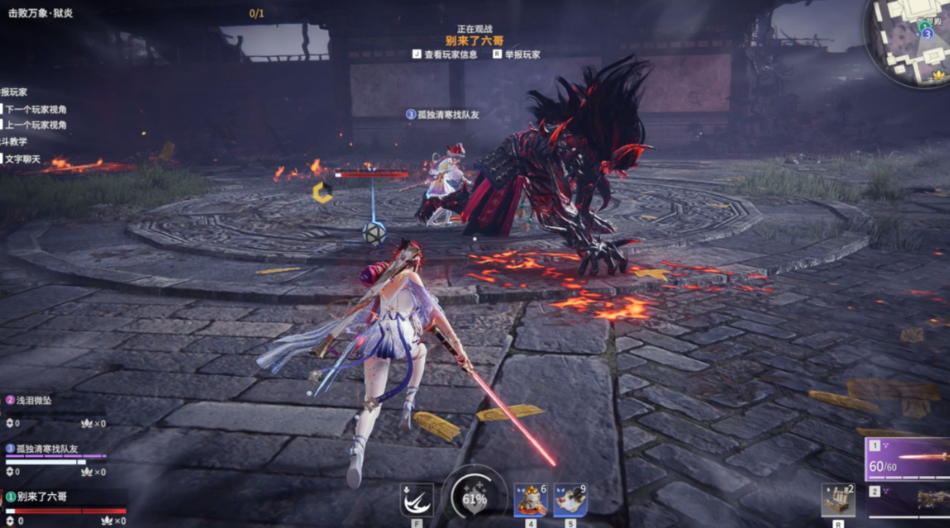Screen dimensions: 950x528
Task: Select weapon slot 2
Action: (x=907, y=501)
